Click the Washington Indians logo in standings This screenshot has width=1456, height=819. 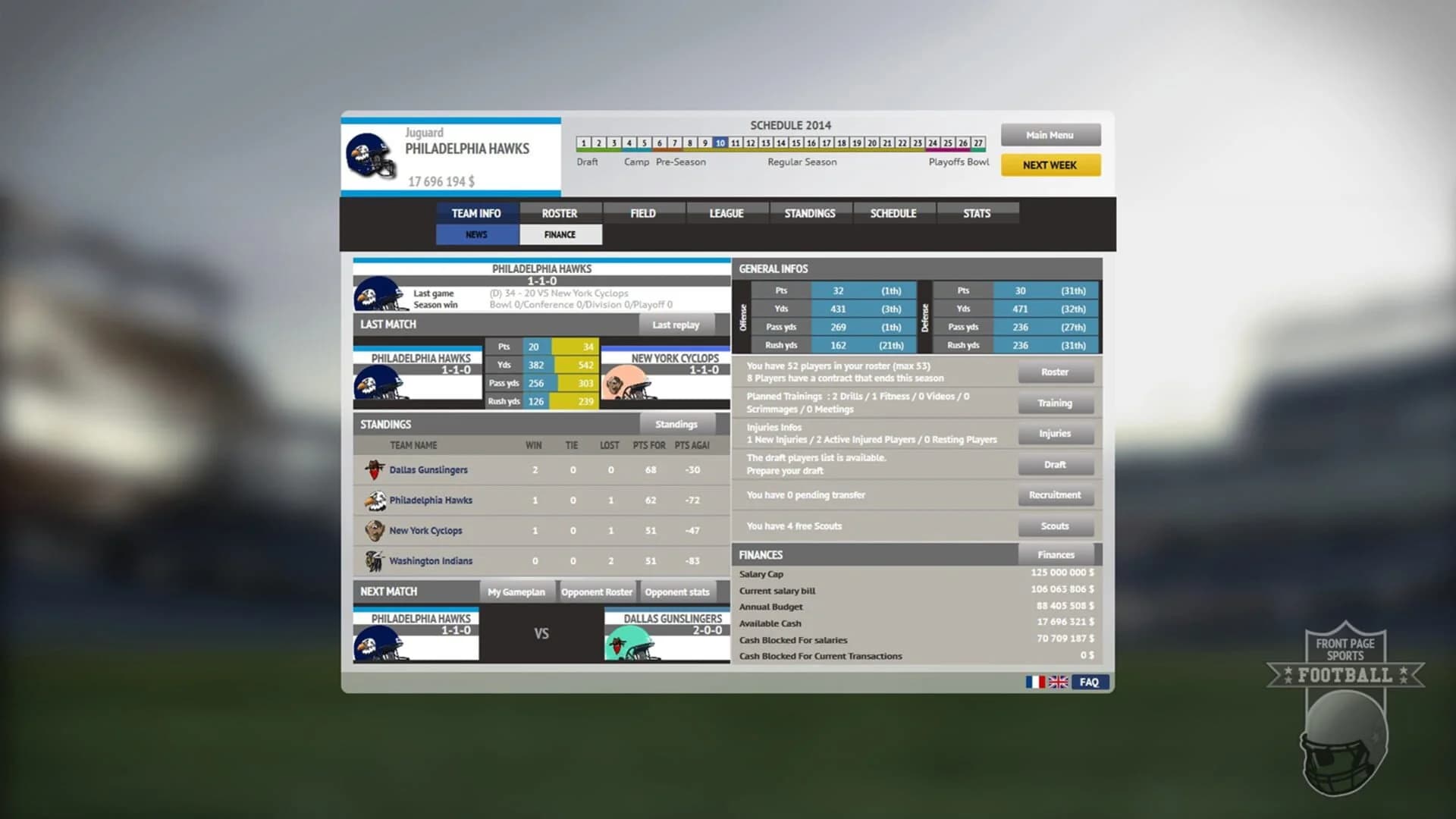click(373, 560)
